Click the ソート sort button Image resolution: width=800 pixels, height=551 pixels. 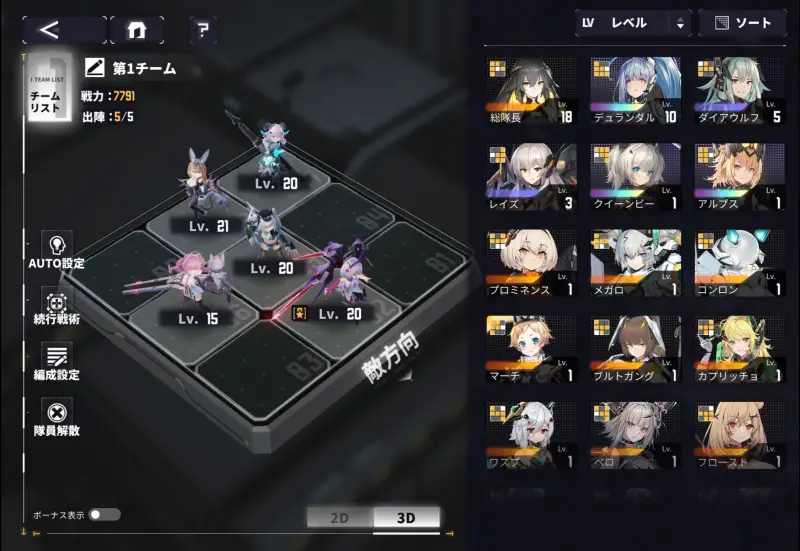(742, 23)
